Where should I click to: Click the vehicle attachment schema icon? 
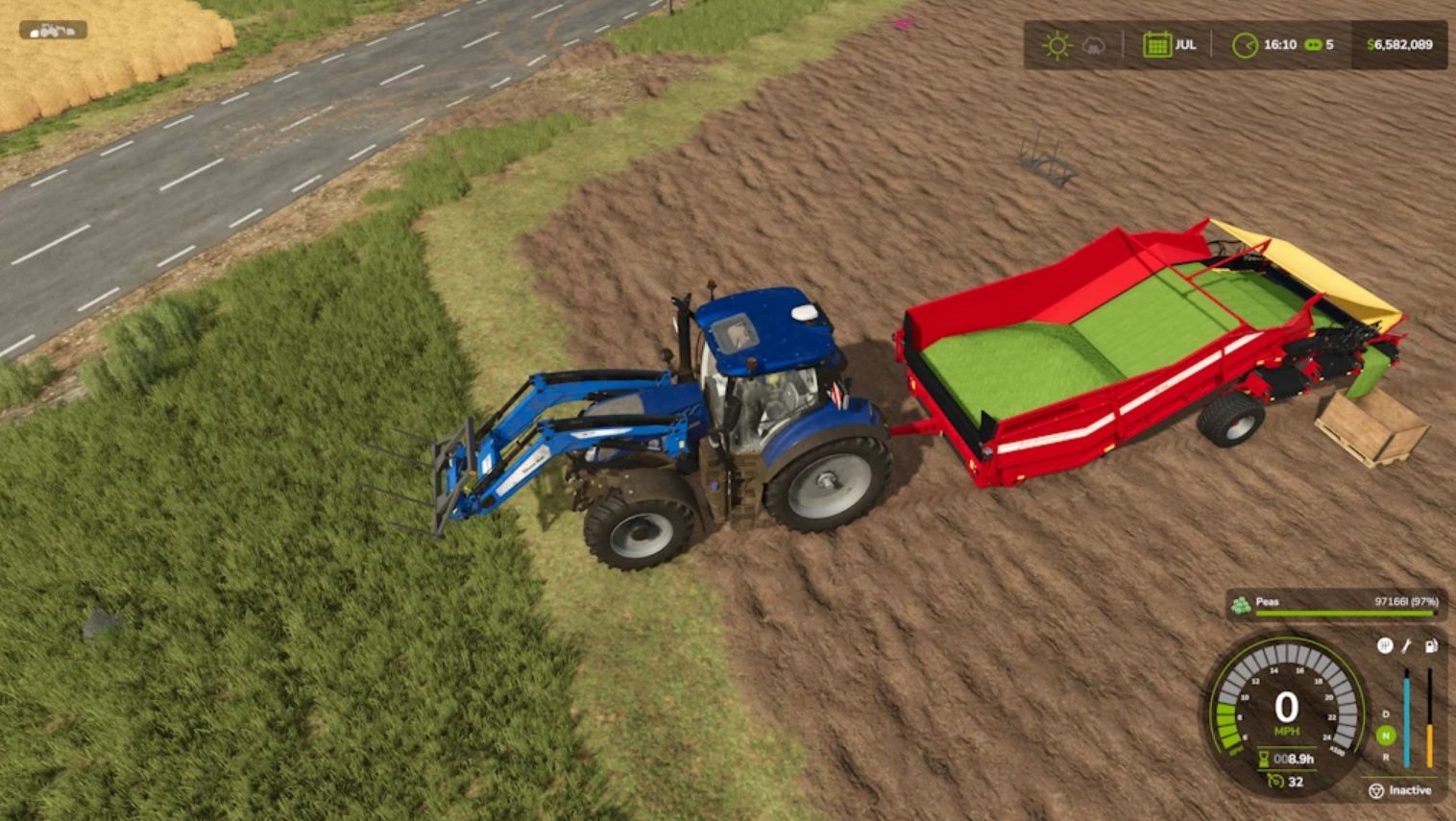pos(53,31)
